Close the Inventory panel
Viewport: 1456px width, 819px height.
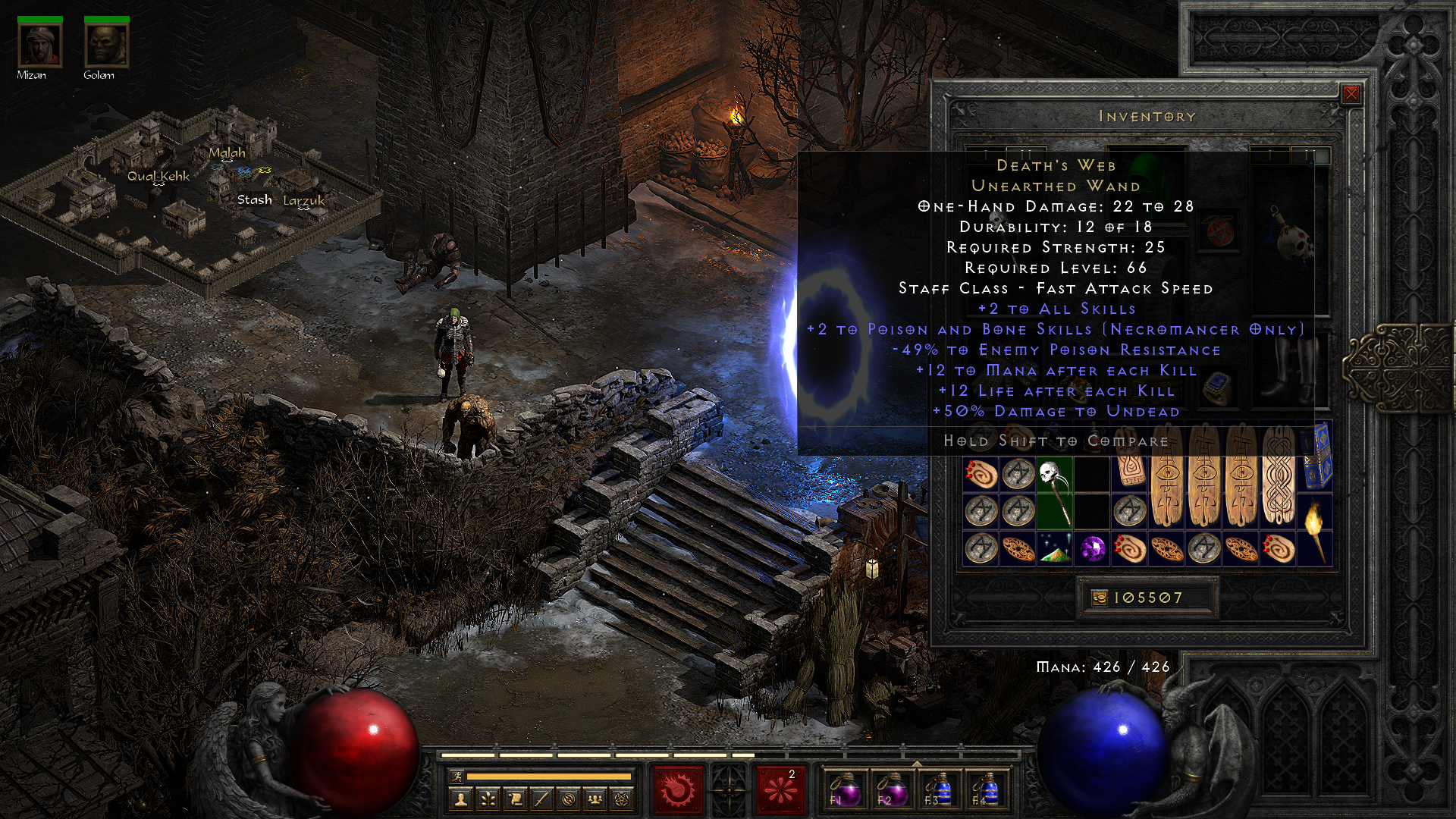1351,94
